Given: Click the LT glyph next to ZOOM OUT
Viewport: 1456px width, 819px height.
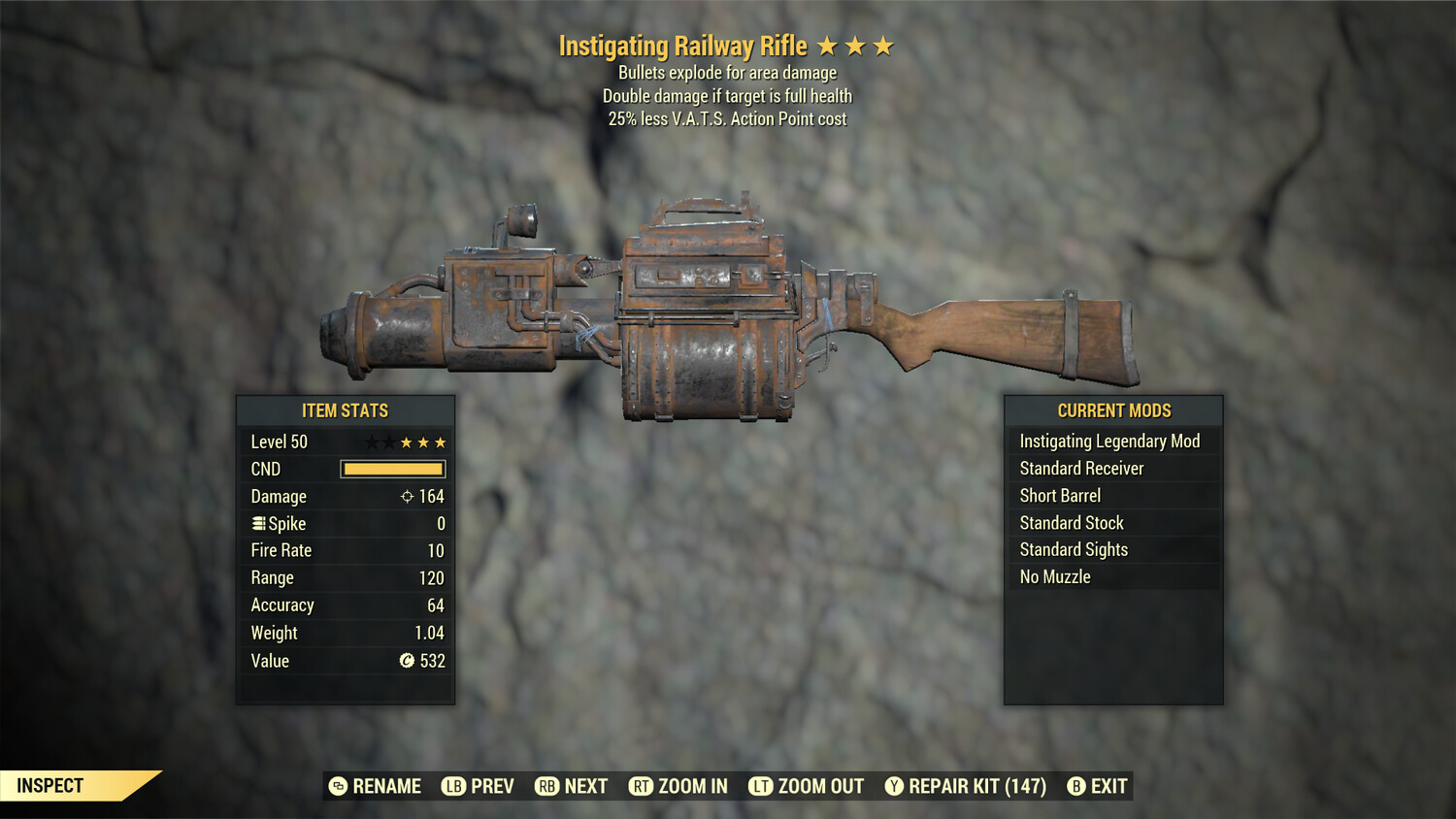Looking at the screenshot, I should click(x=761, y=786).
